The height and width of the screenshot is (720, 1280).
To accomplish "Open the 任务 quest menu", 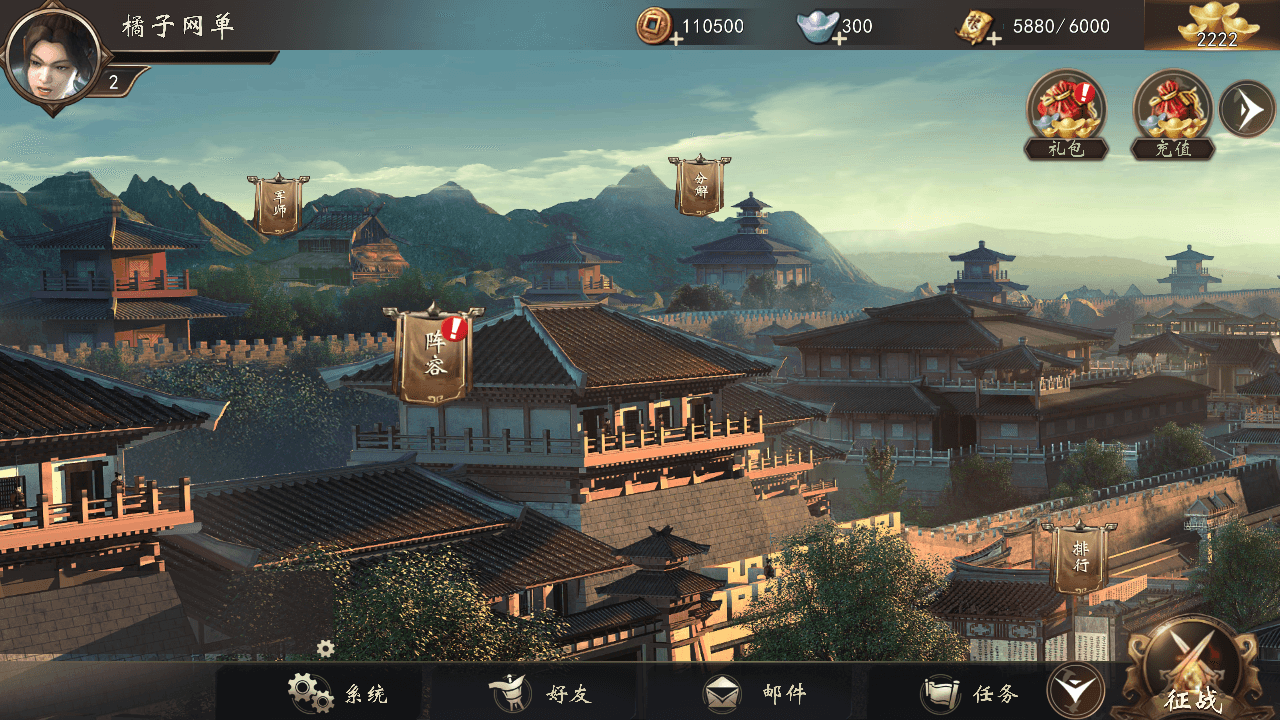I will [971, 693].
